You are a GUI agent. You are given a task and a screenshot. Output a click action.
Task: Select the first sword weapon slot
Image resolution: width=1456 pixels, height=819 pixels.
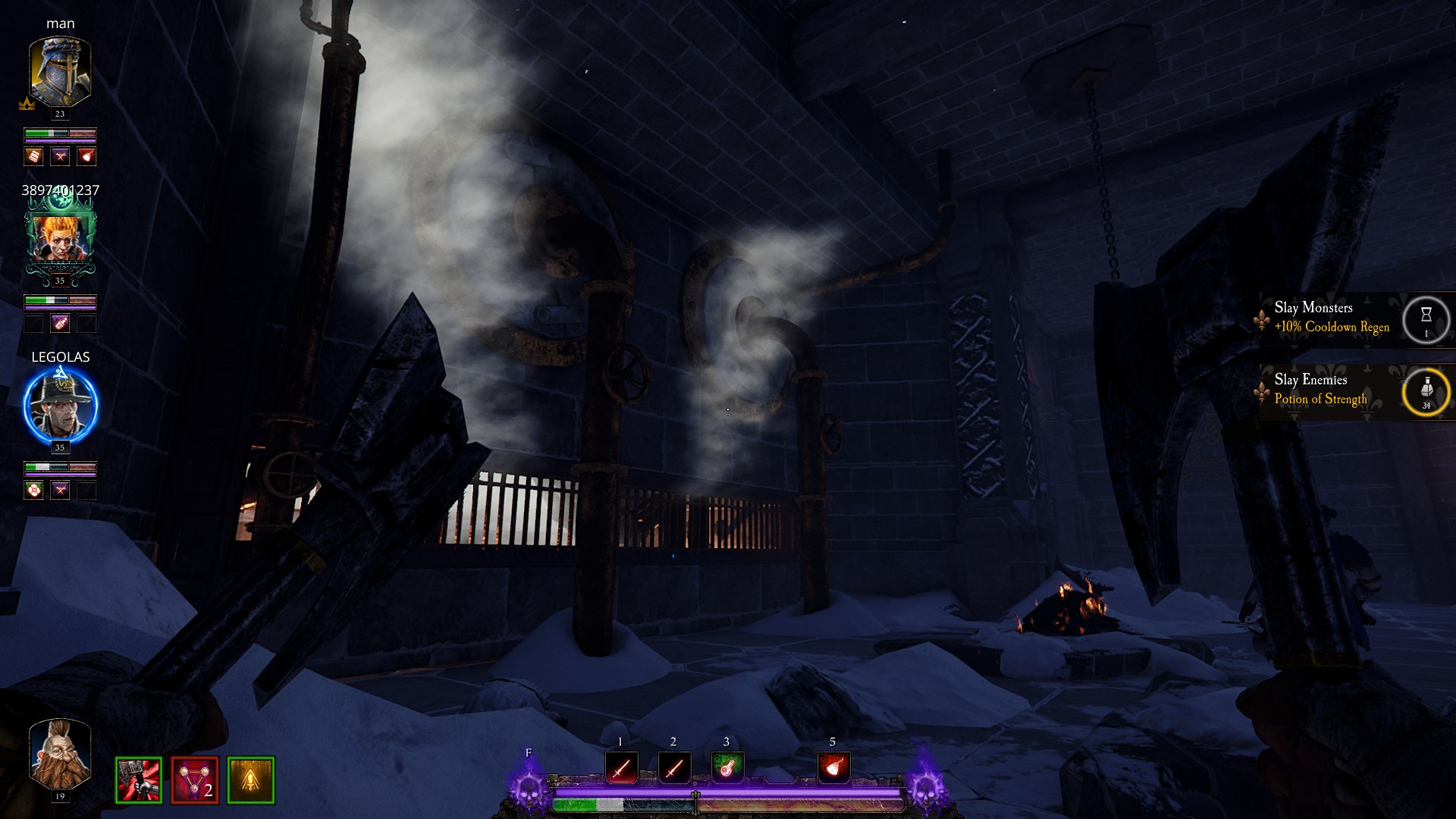point(621,768)
